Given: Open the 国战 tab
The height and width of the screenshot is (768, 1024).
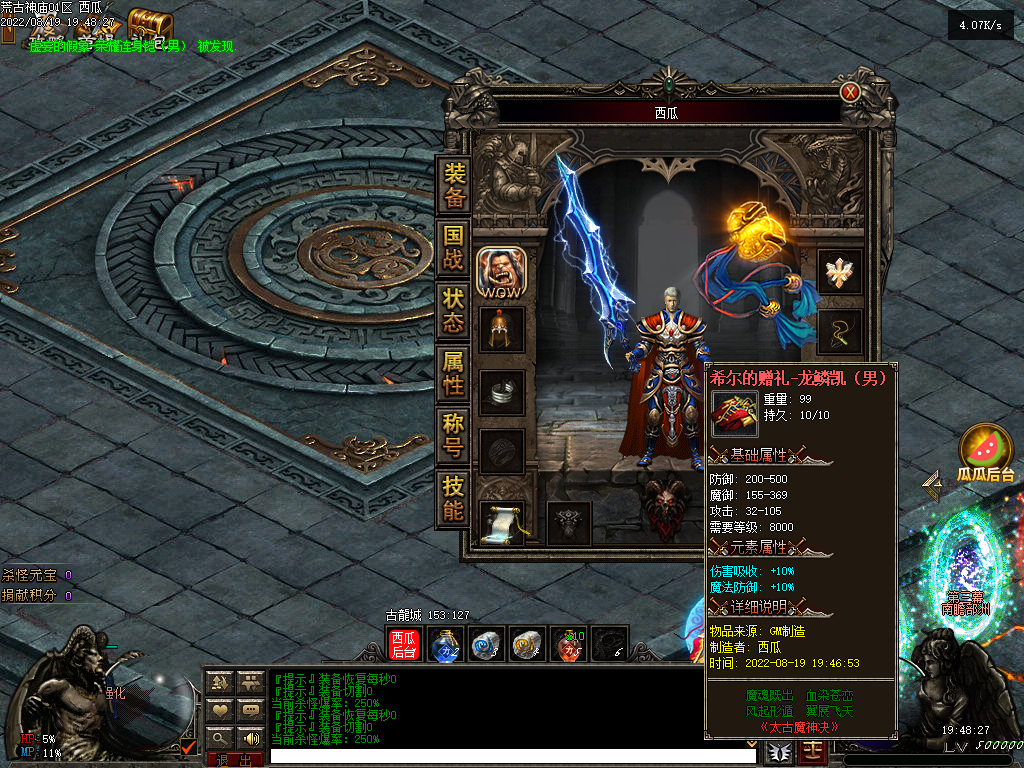Looking at the screenshot, I should [454, 249].
